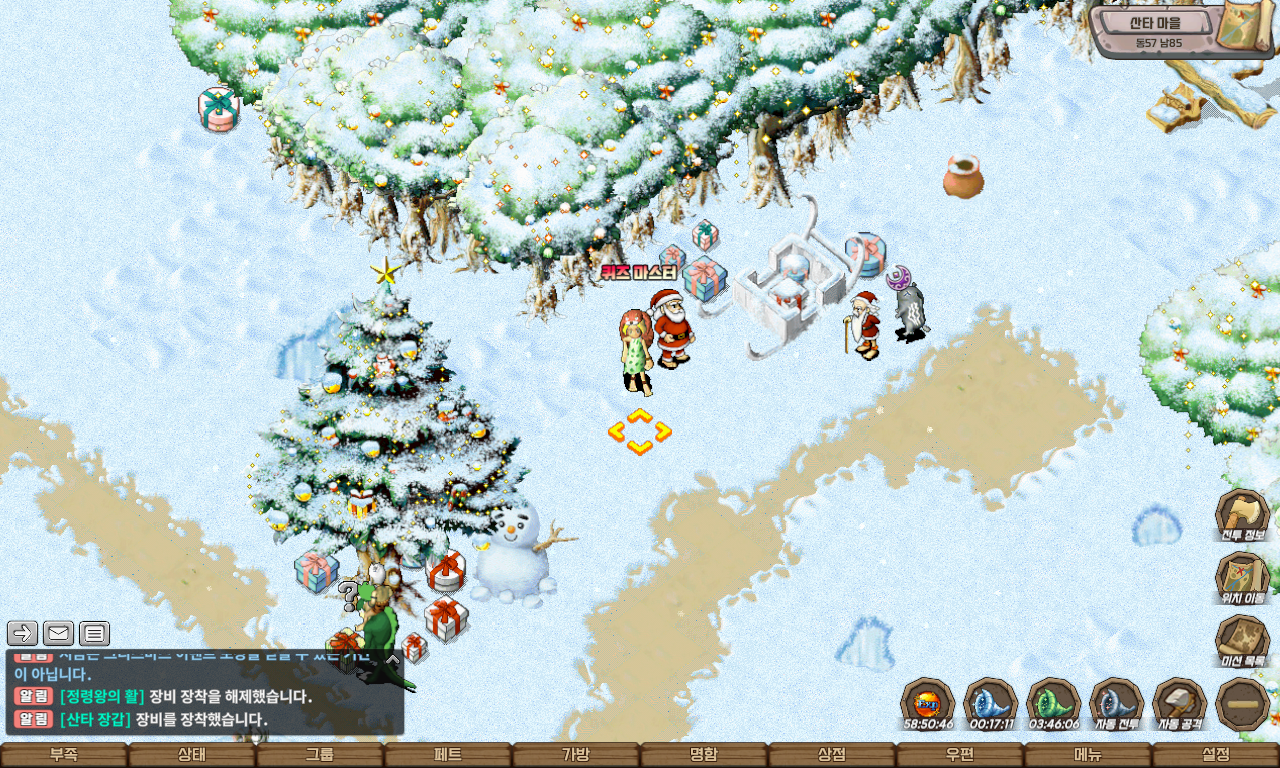Open the 상점 (Shop) menu
This screenshot has width=1280, height=768.
(x=832, y=755)
